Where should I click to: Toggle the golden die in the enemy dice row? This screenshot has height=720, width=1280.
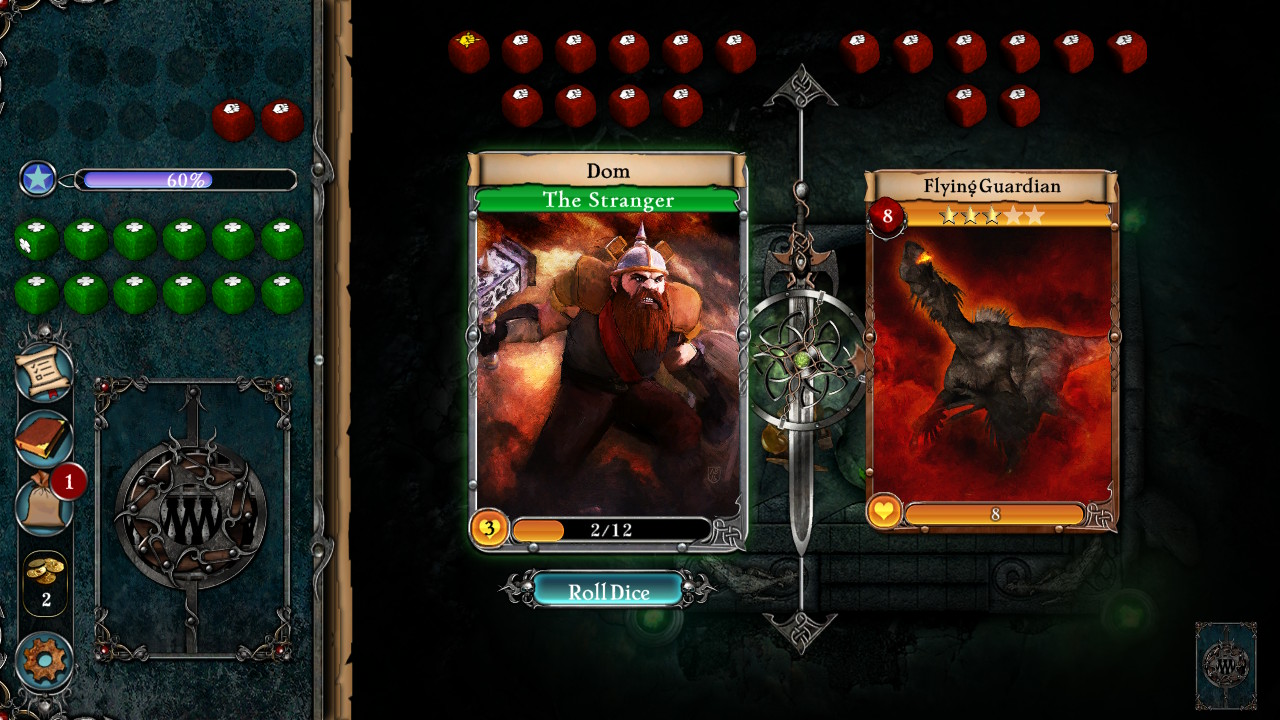469,43
